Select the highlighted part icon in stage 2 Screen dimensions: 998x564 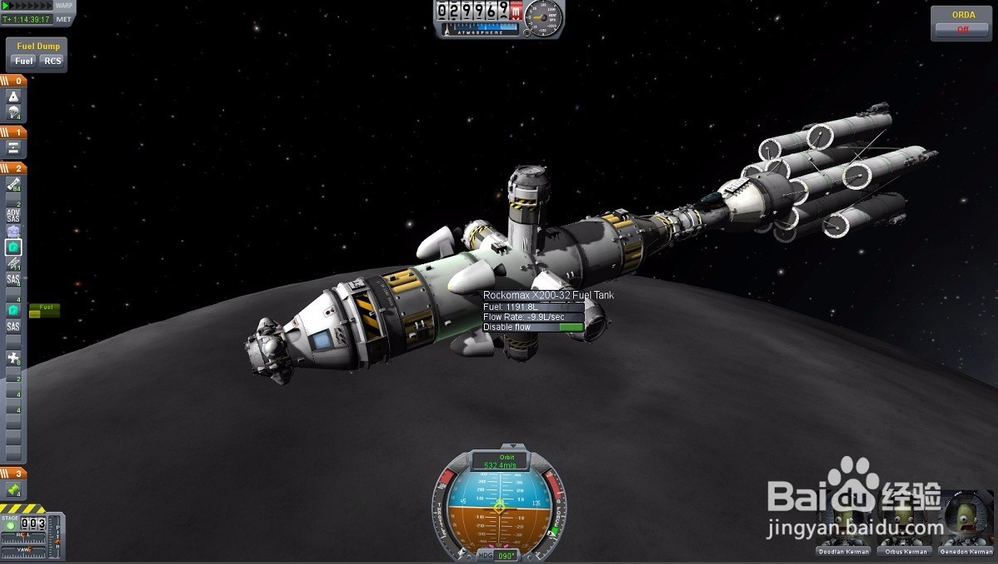point(14,247)
